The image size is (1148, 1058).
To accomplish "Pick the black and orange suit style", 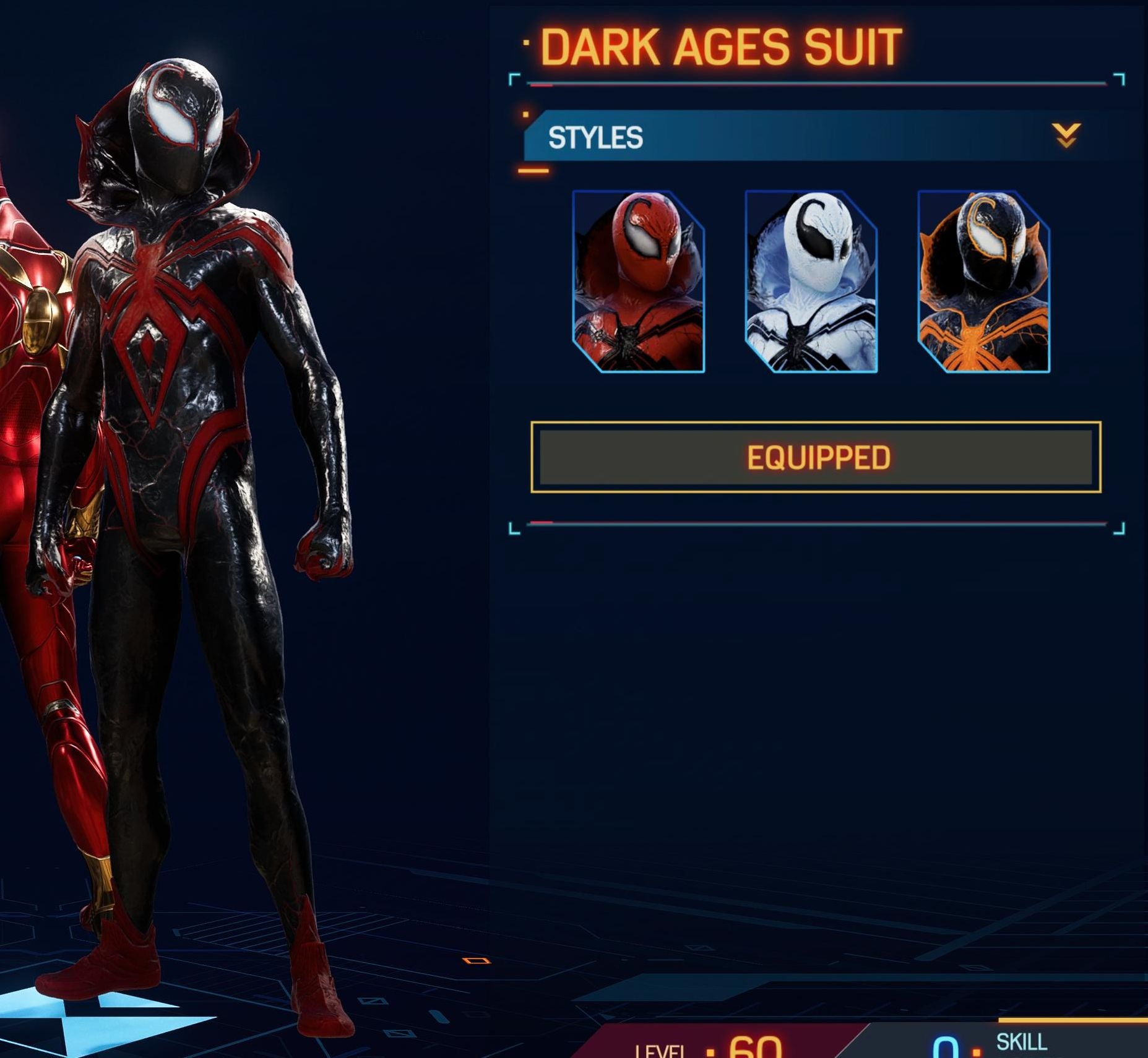I will click(983, 282).
